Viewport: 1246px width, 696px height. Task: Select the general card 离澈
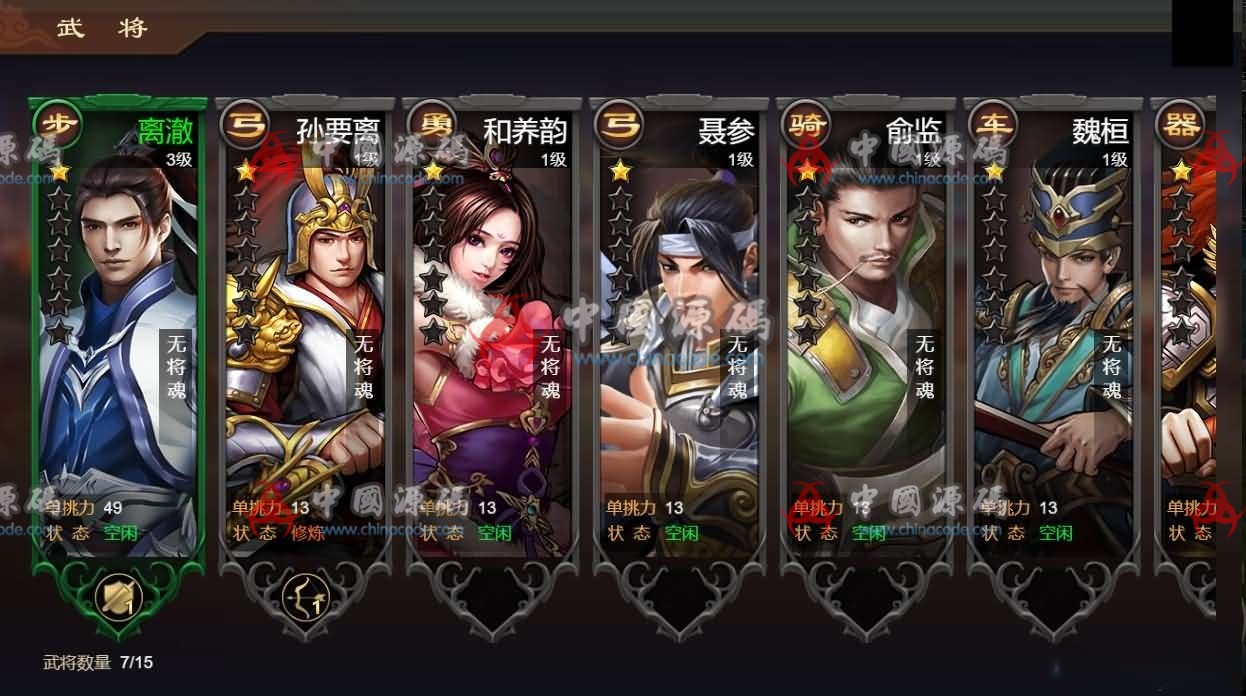click(118, 330)
